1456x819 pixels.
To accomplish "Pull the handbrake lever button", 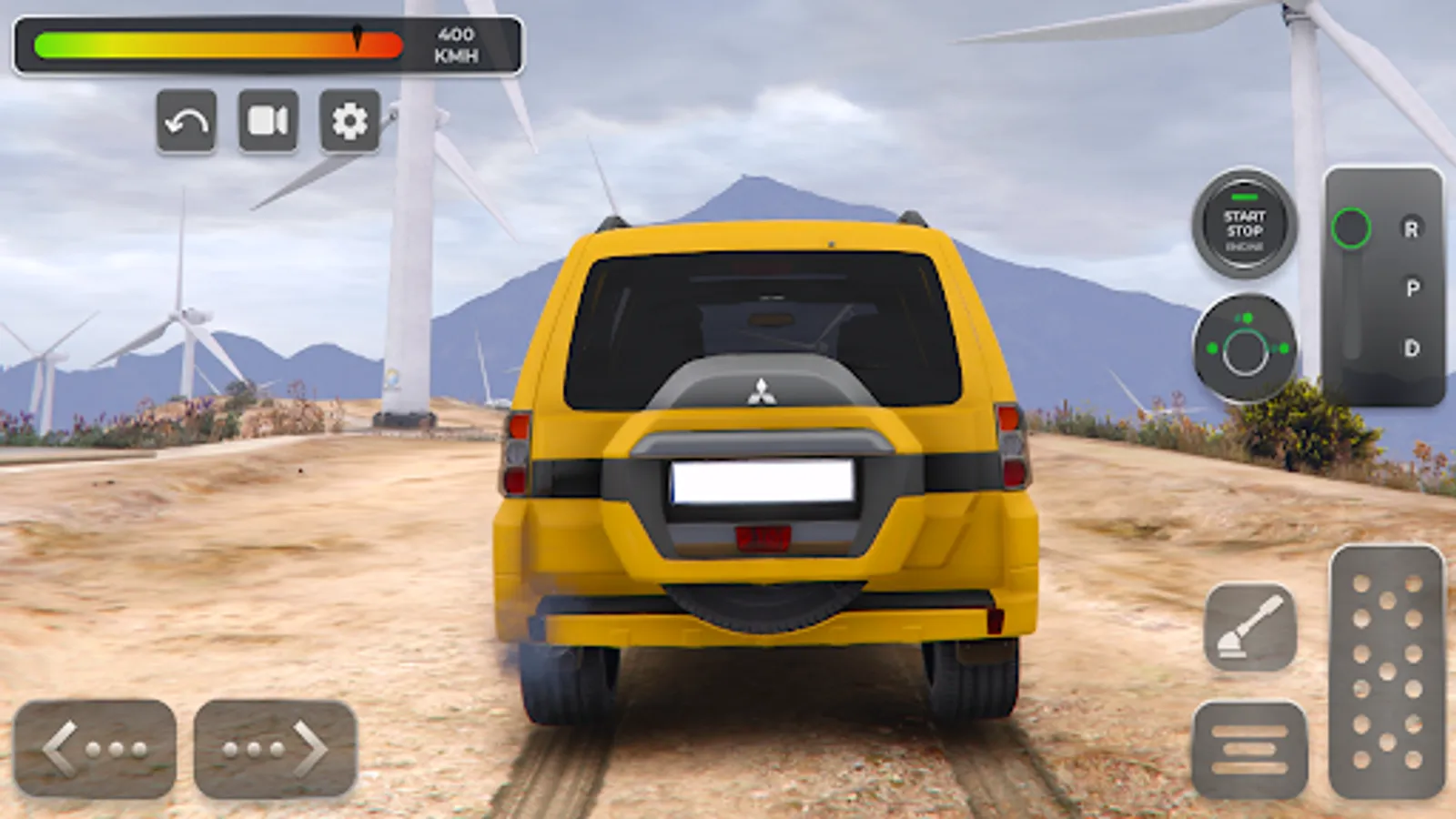I will (x=1250, y=627).
